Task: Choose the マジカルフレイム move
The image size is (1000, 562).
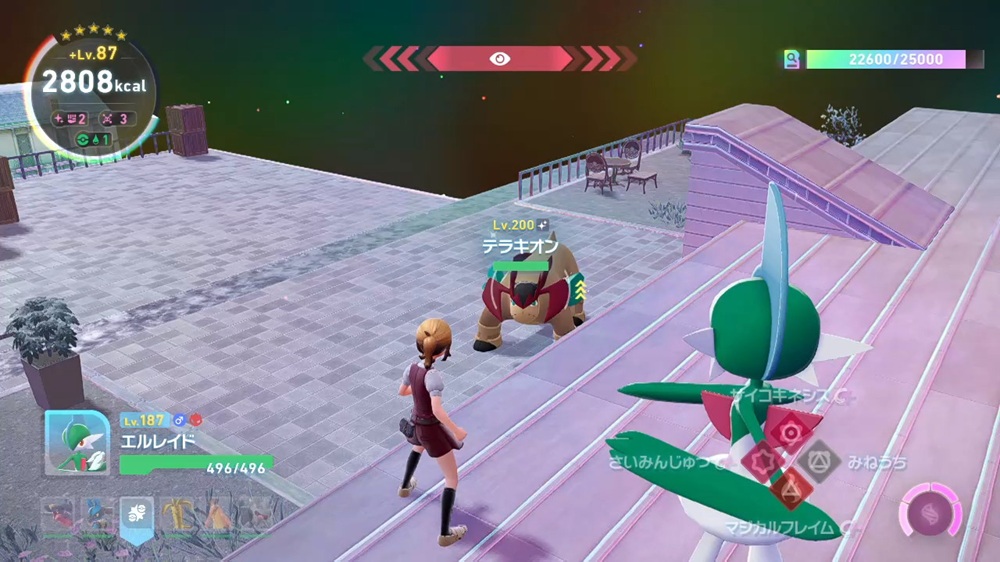Action: point(792,489)
